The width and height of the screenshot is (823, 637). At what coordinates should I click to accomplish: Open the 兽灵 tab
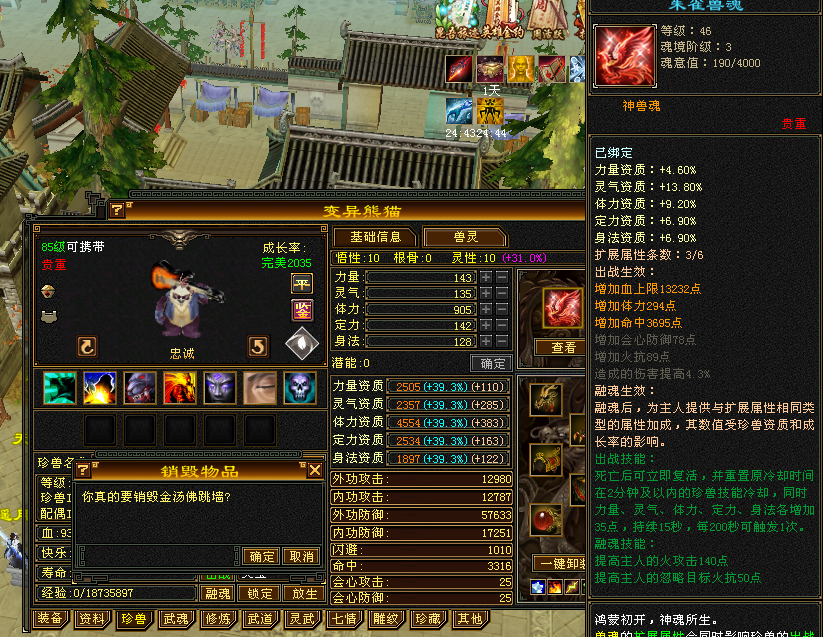[465, 237]
